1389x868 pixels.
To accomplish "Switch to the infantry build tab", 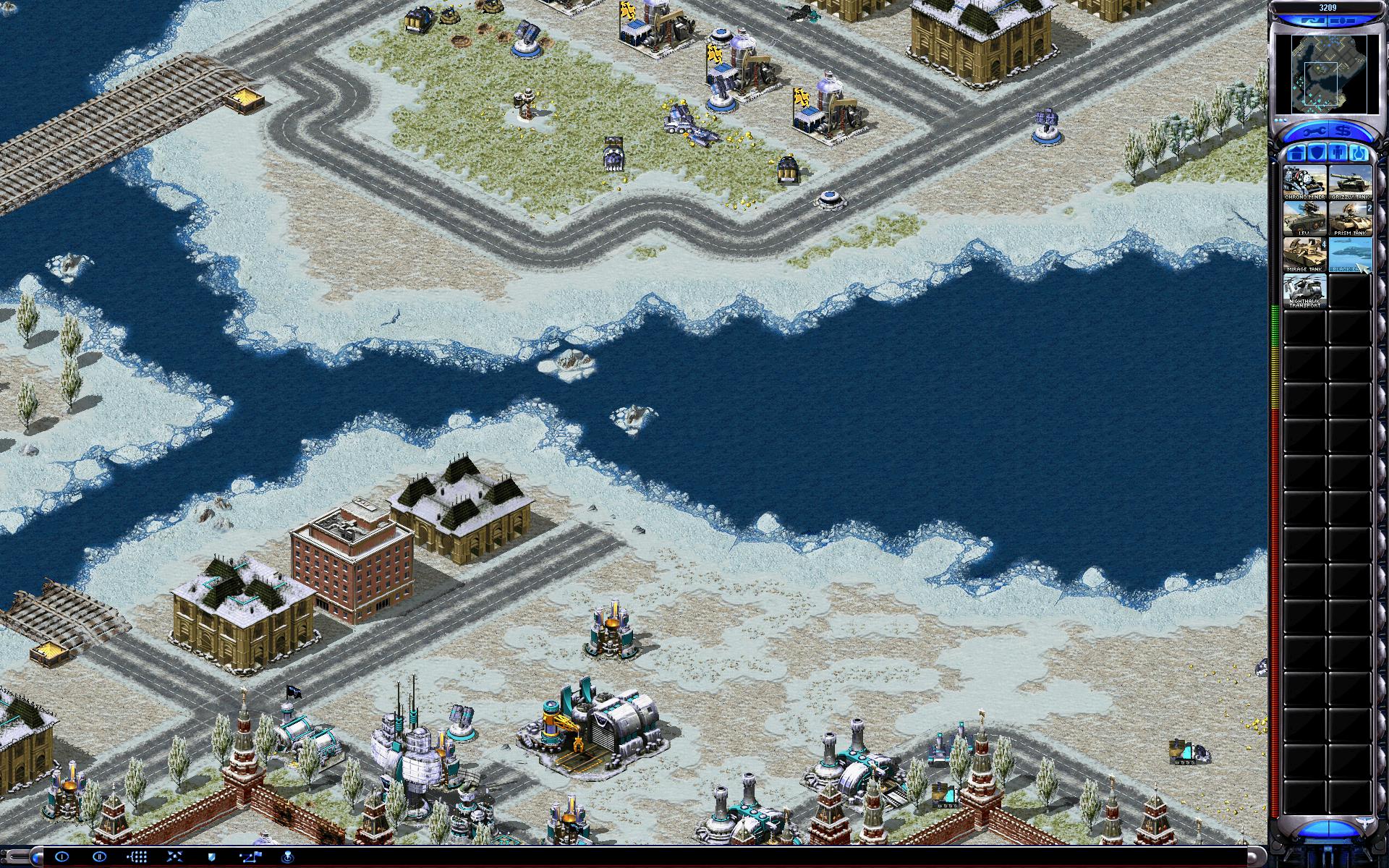I will pos(1338,153).
